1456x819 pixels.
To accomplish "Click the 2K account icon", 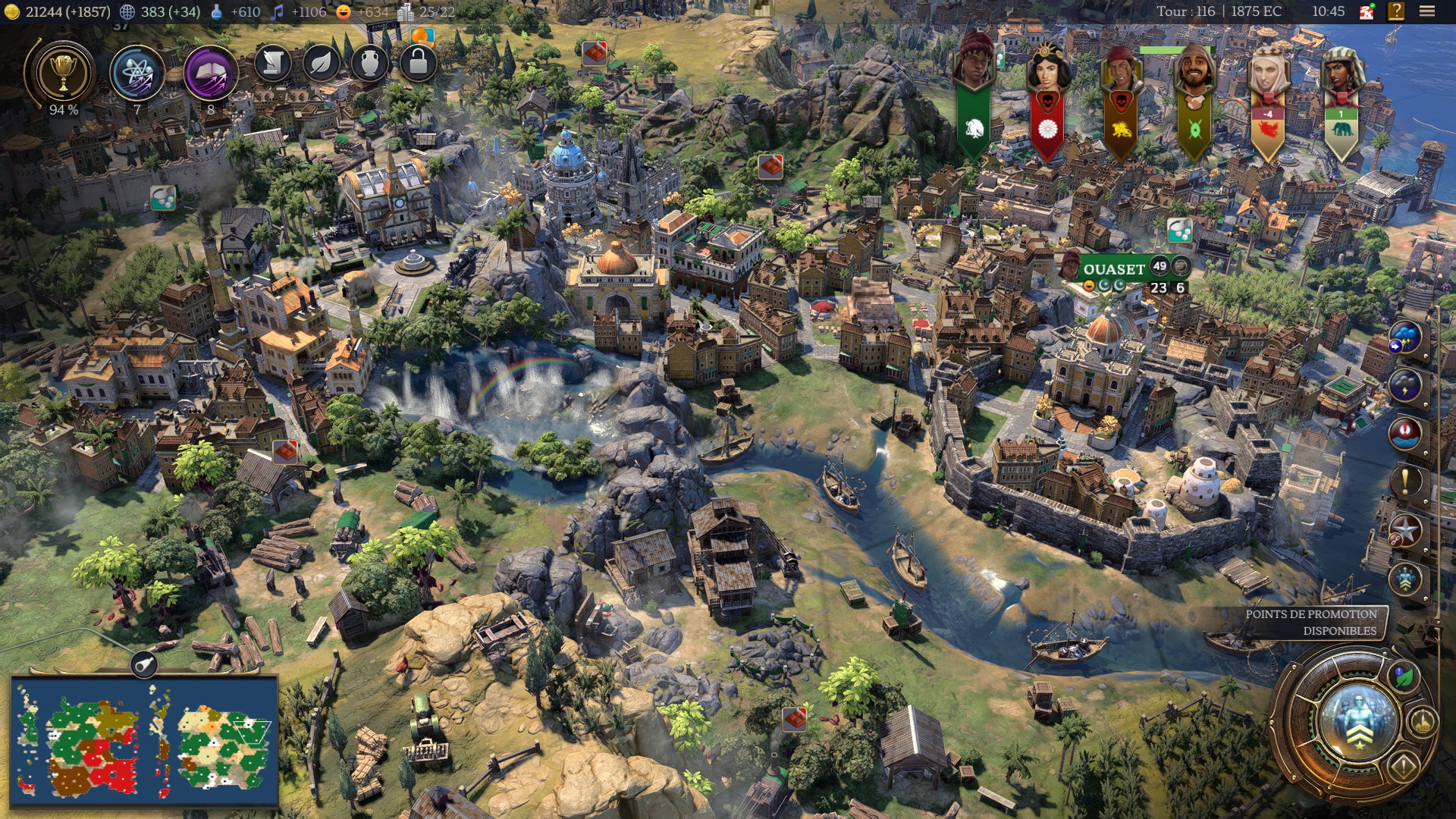I will pyautogui.click(x=1367, y=11).
